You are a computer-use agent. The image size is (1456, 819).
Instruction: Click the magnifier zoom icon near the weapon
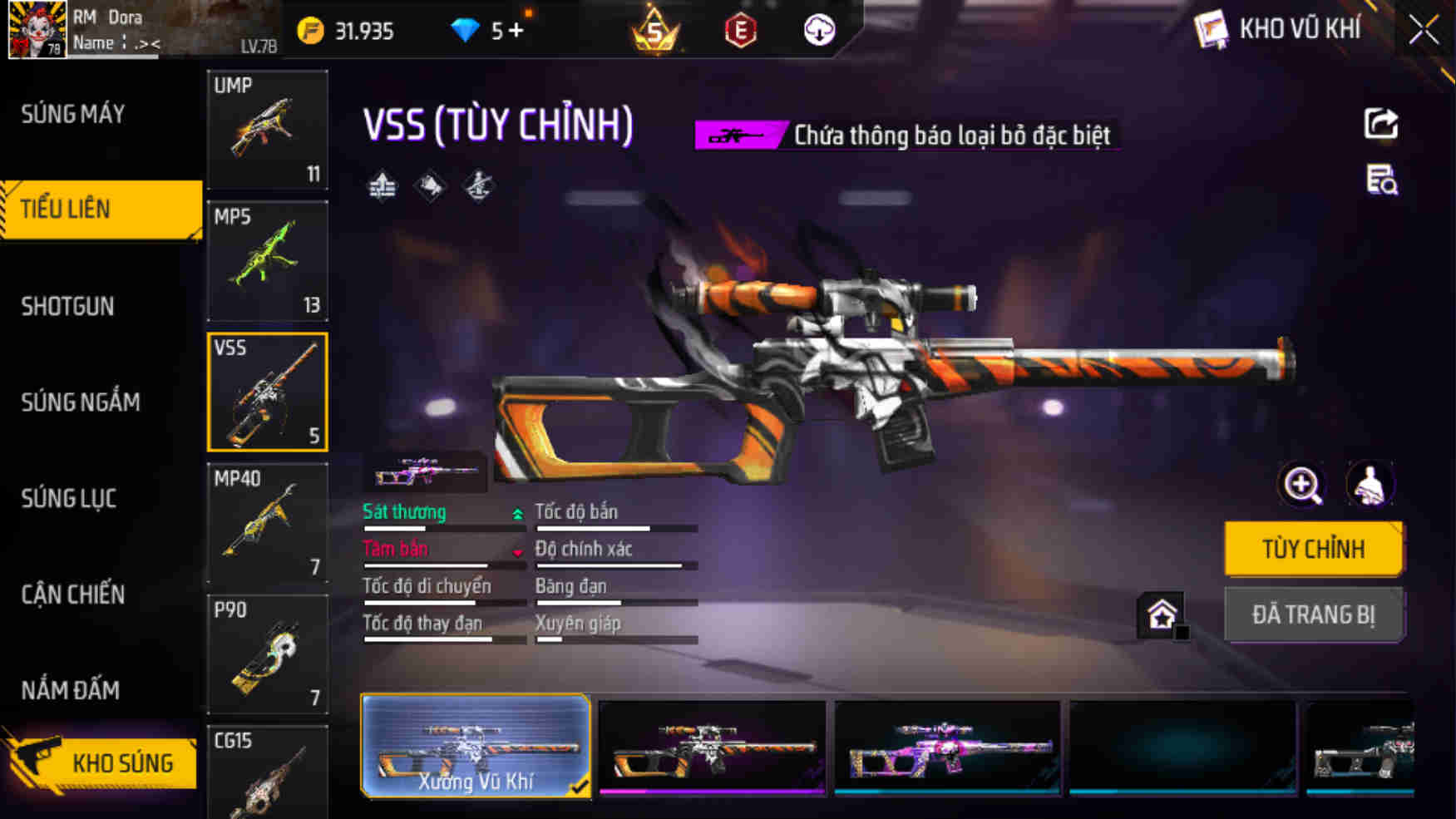1301,484
